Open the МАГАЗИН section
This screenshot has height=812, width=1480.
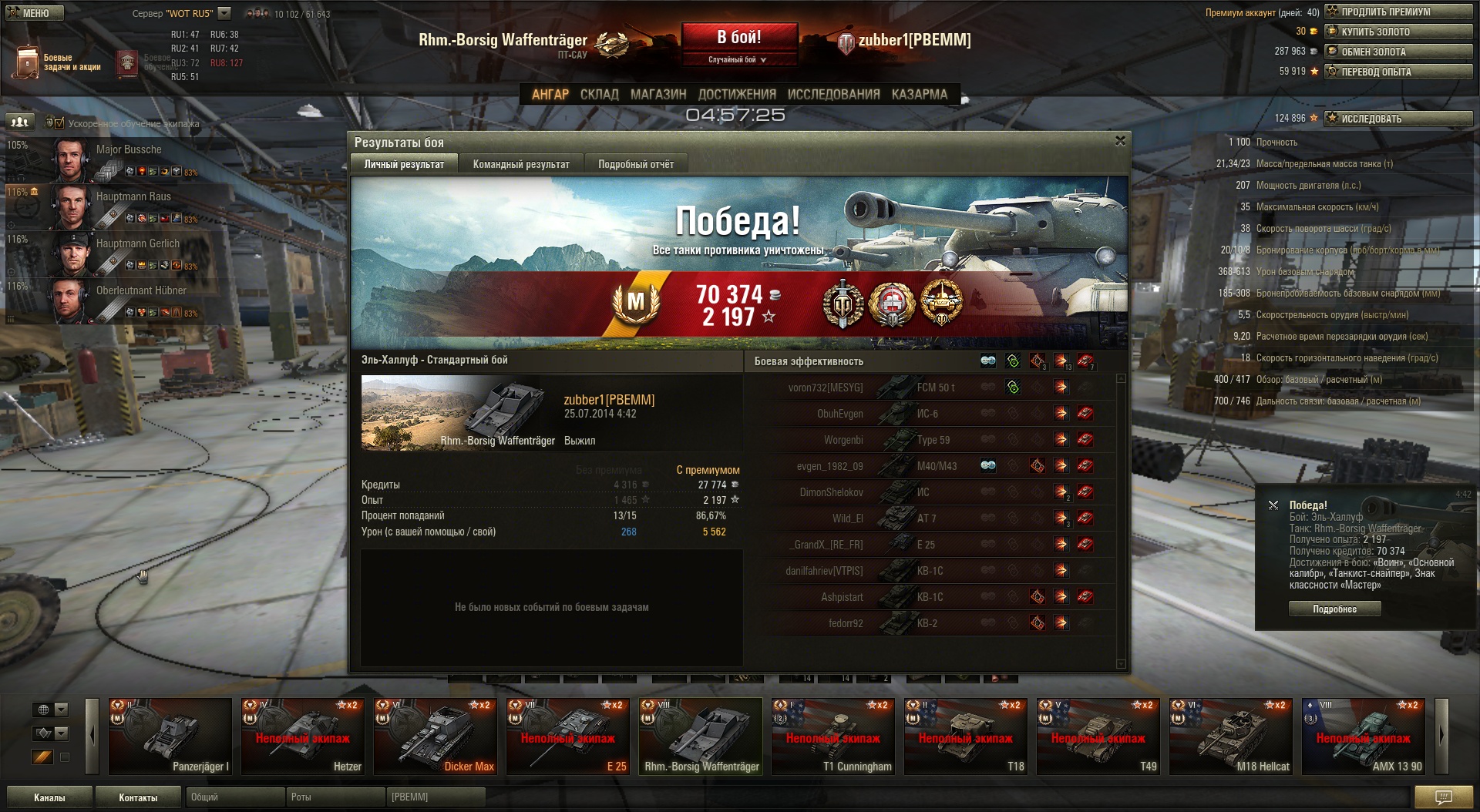coord(658,94)
